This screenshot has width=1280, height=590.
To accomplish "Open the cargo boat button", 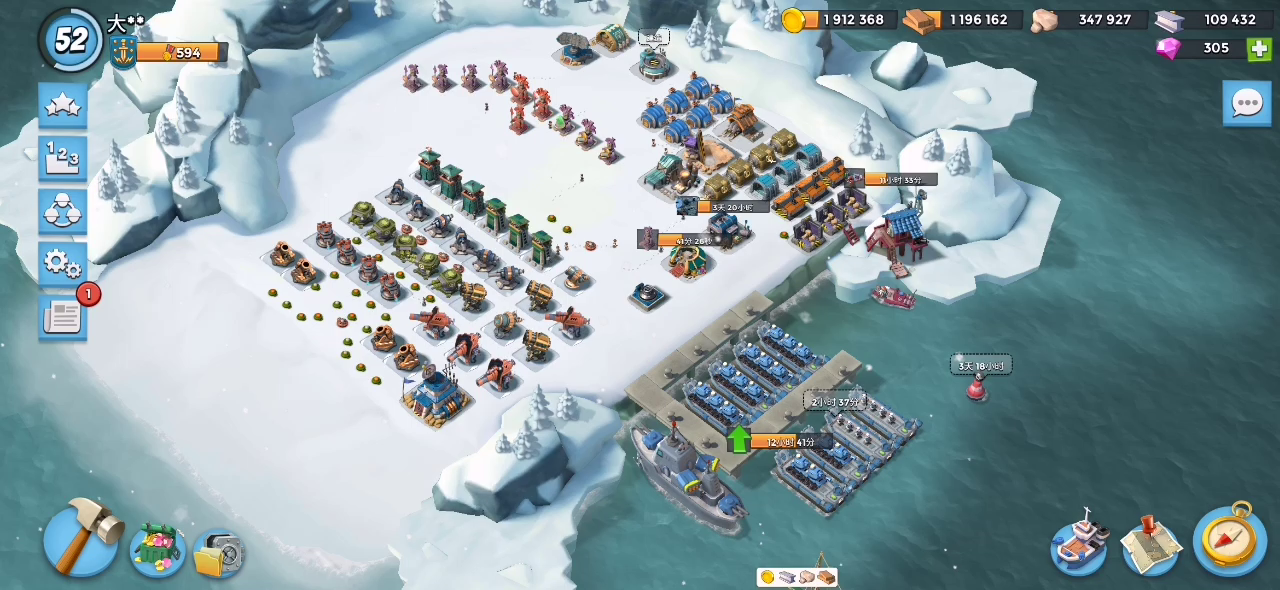I will (1079, 544).
